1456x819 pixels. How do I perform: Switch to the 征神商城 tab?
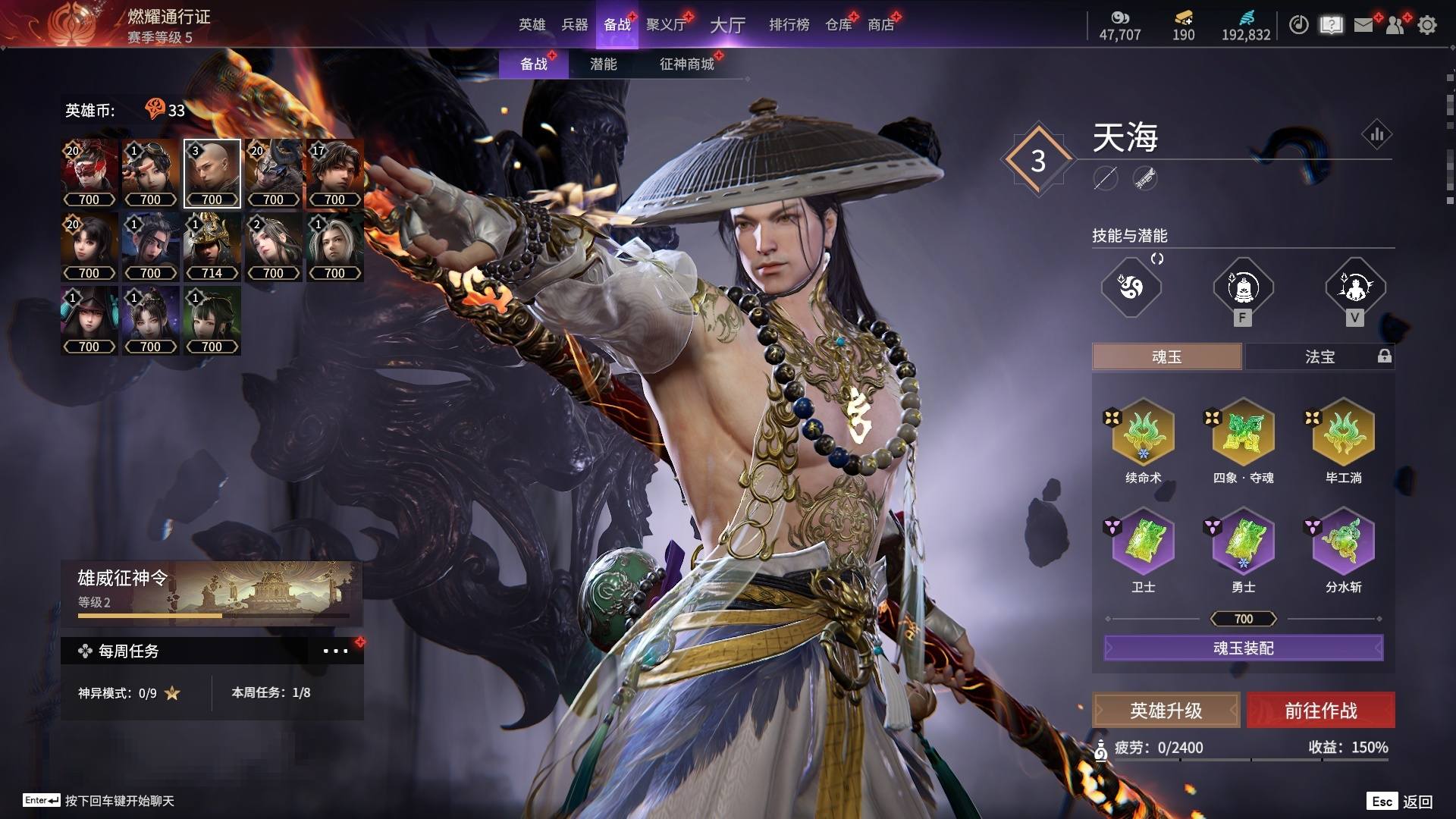(686, 64)
